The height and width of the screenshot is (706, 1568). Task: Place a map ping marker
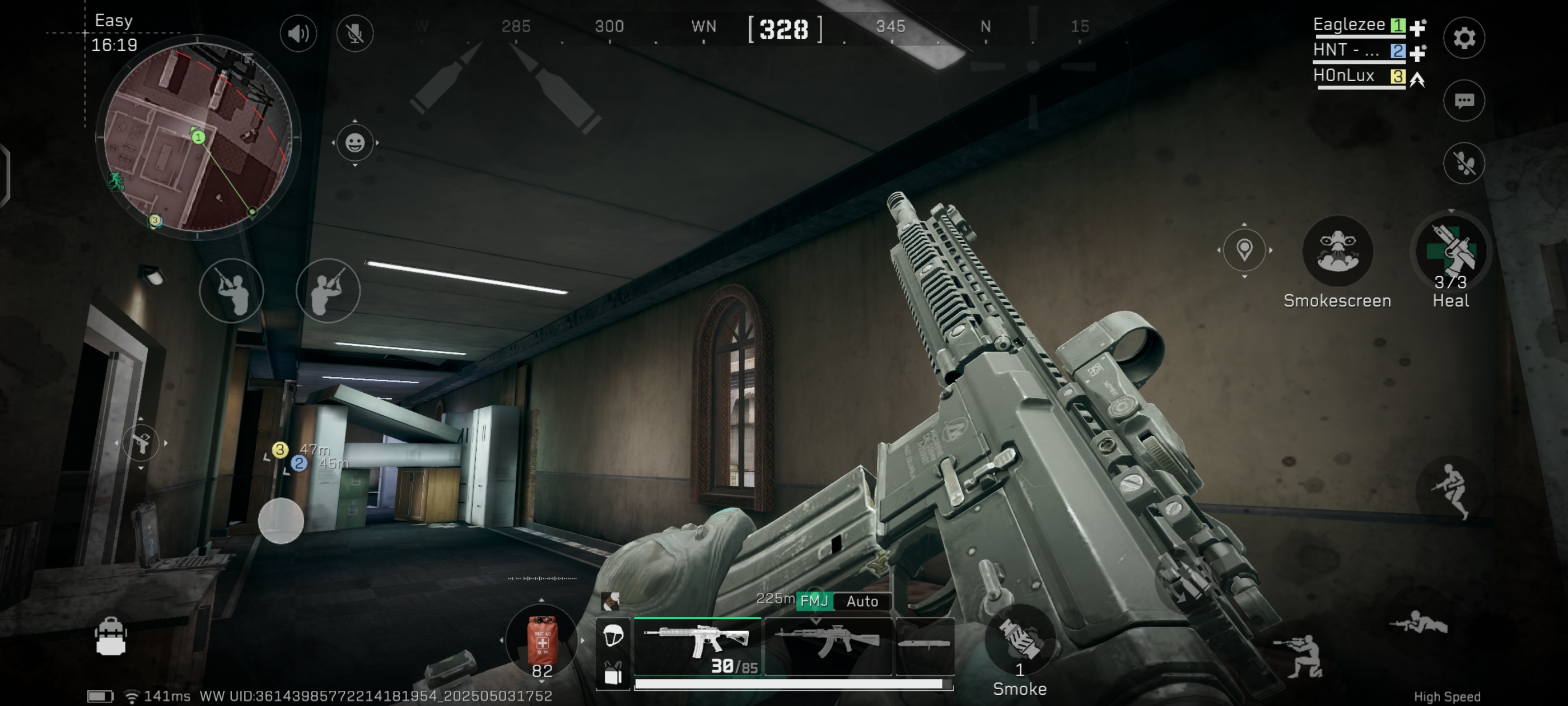[1244, 250]
